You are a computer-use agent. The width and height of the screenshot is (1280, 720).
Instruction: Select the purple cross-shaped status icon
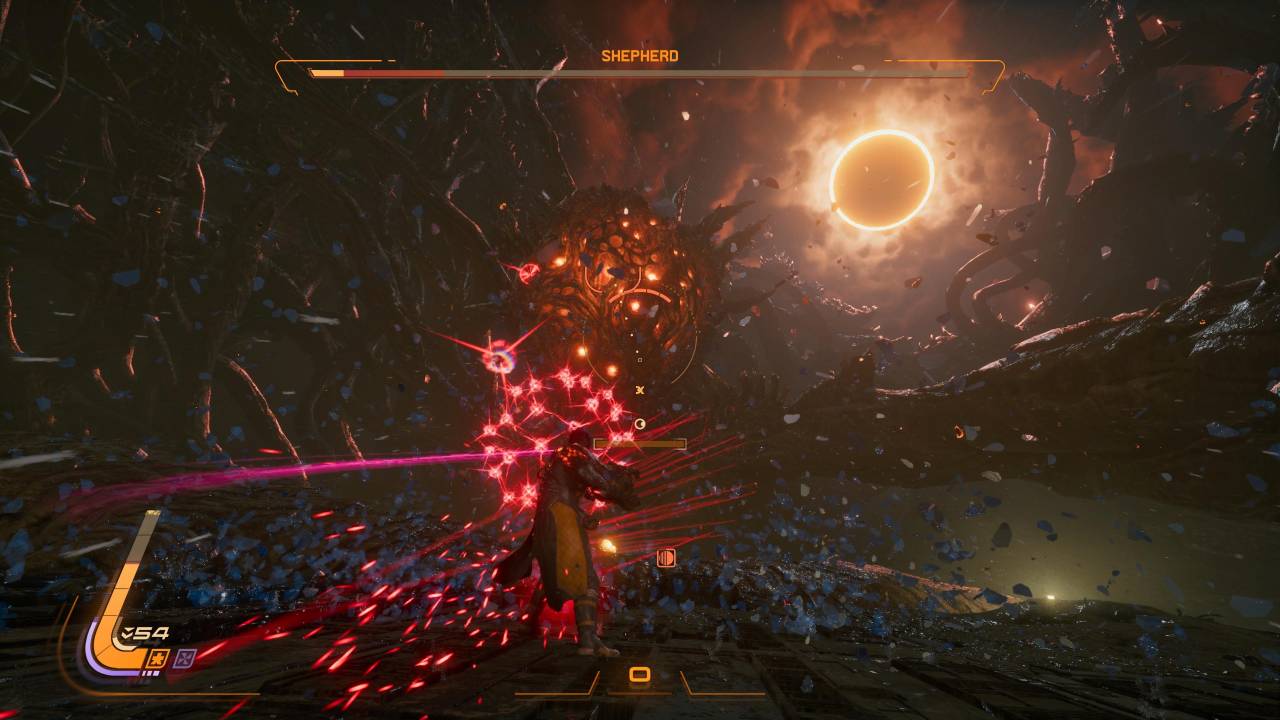click(x=184, y=657)
